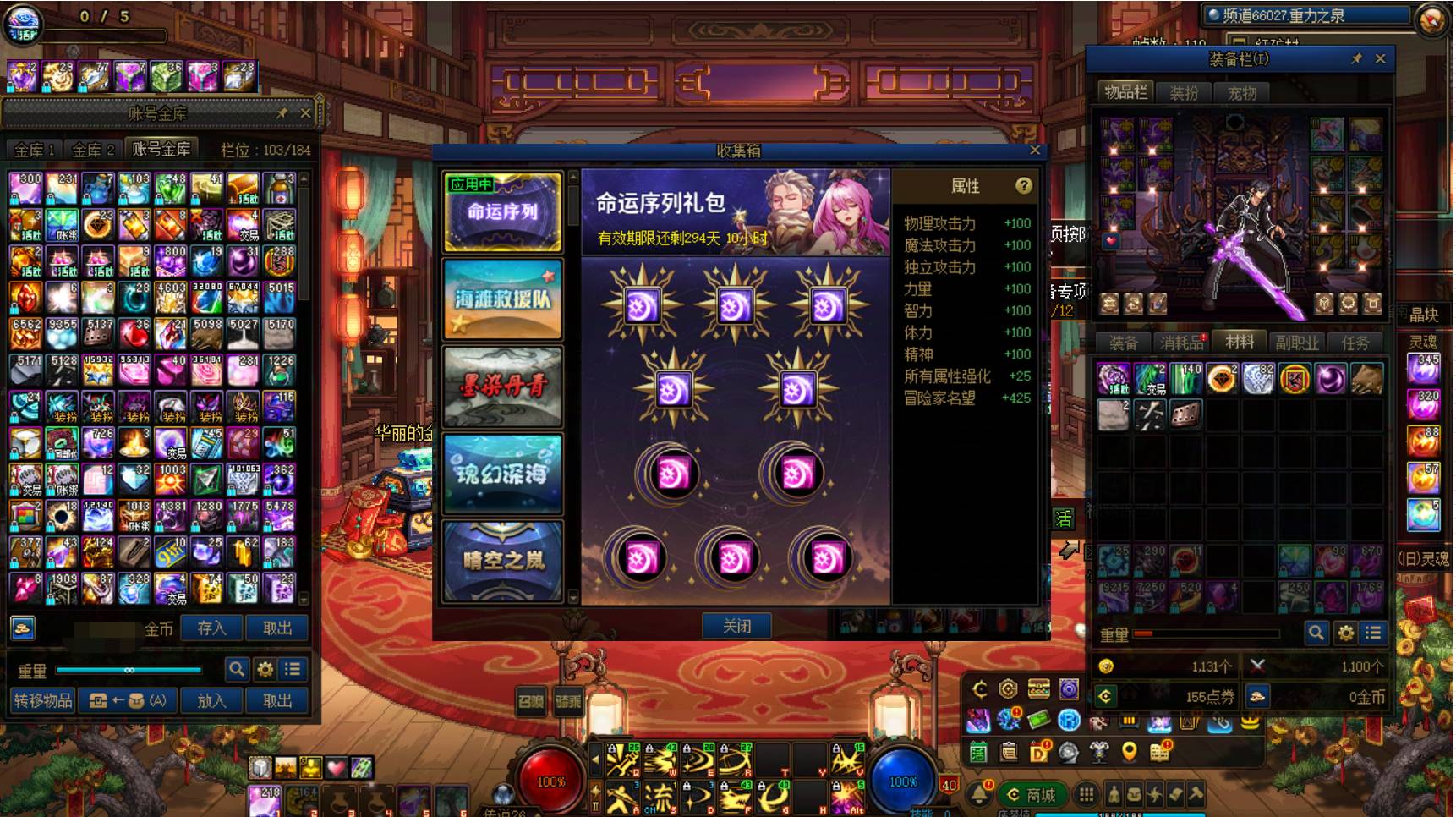This screenshot has height=817, width=1456.
Task: Open the map marker icon near bottom right
Action: point(1129,751)
